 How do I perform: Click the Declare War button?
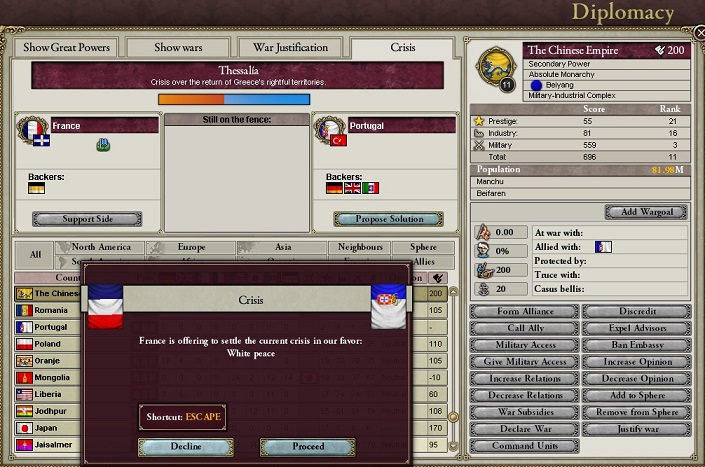[523, 429]
